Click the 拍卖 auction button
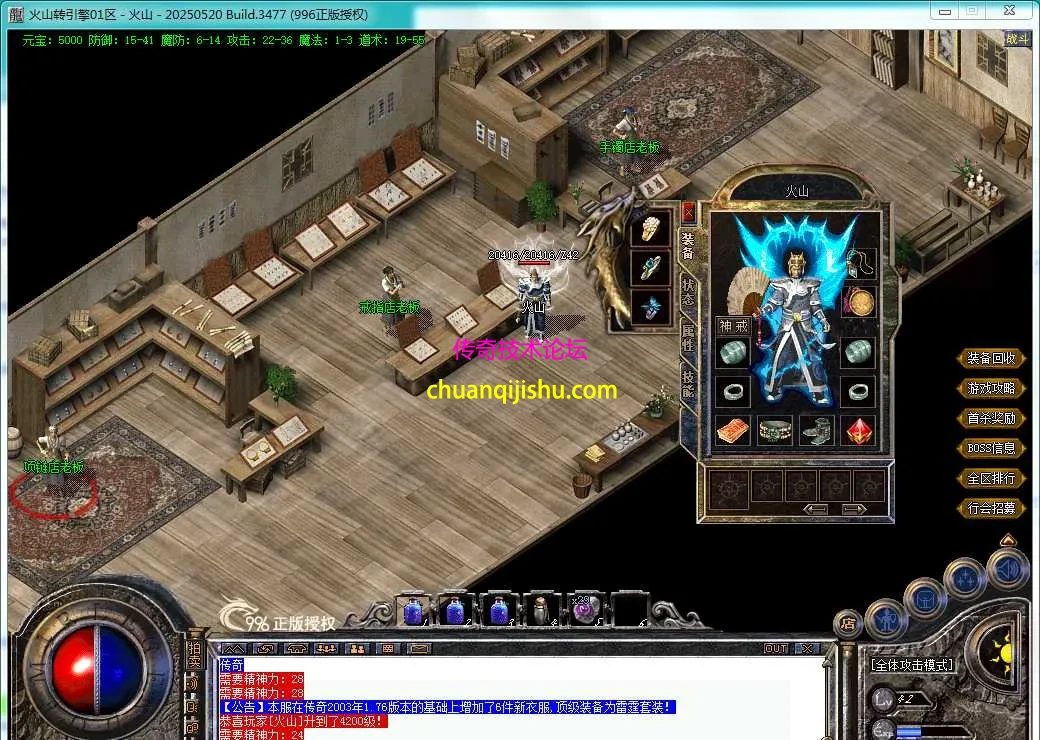This screenshot has height=740, width=1040. coord(194,655)
